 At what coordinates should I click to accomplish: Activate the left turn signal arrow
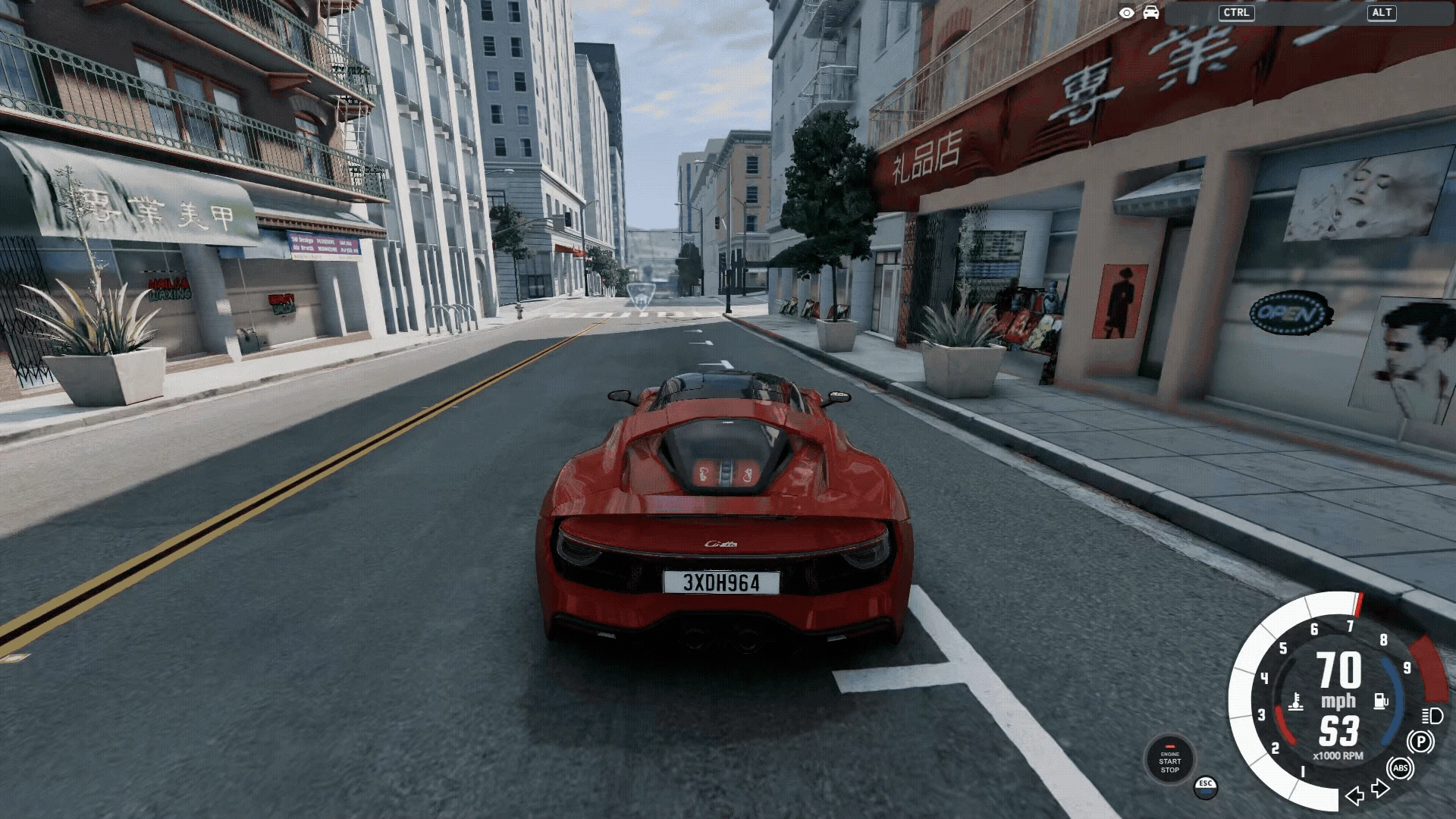click(x=1354, y=795)
